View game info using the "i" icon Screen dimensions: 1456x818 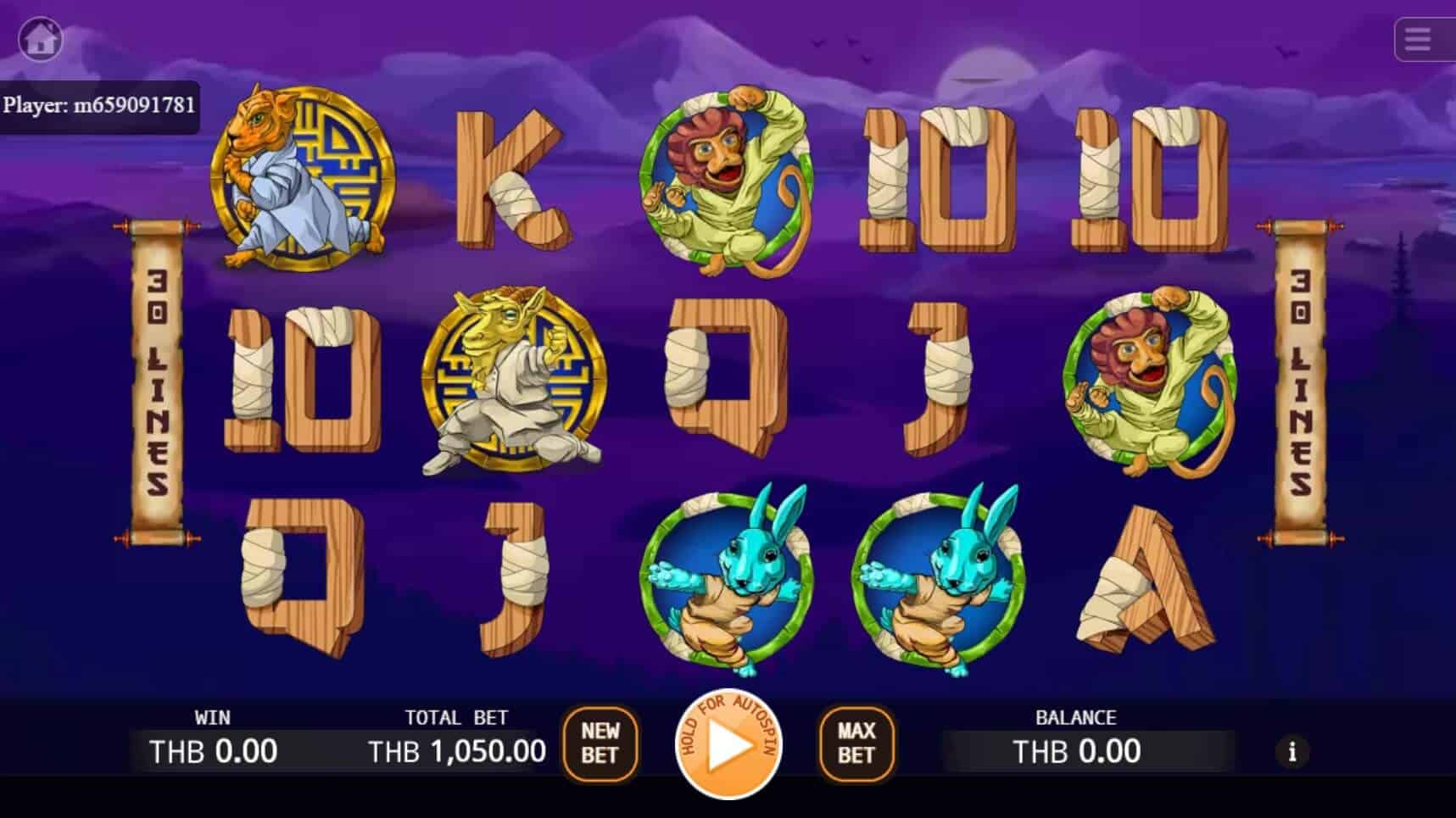click(1292, 752)
